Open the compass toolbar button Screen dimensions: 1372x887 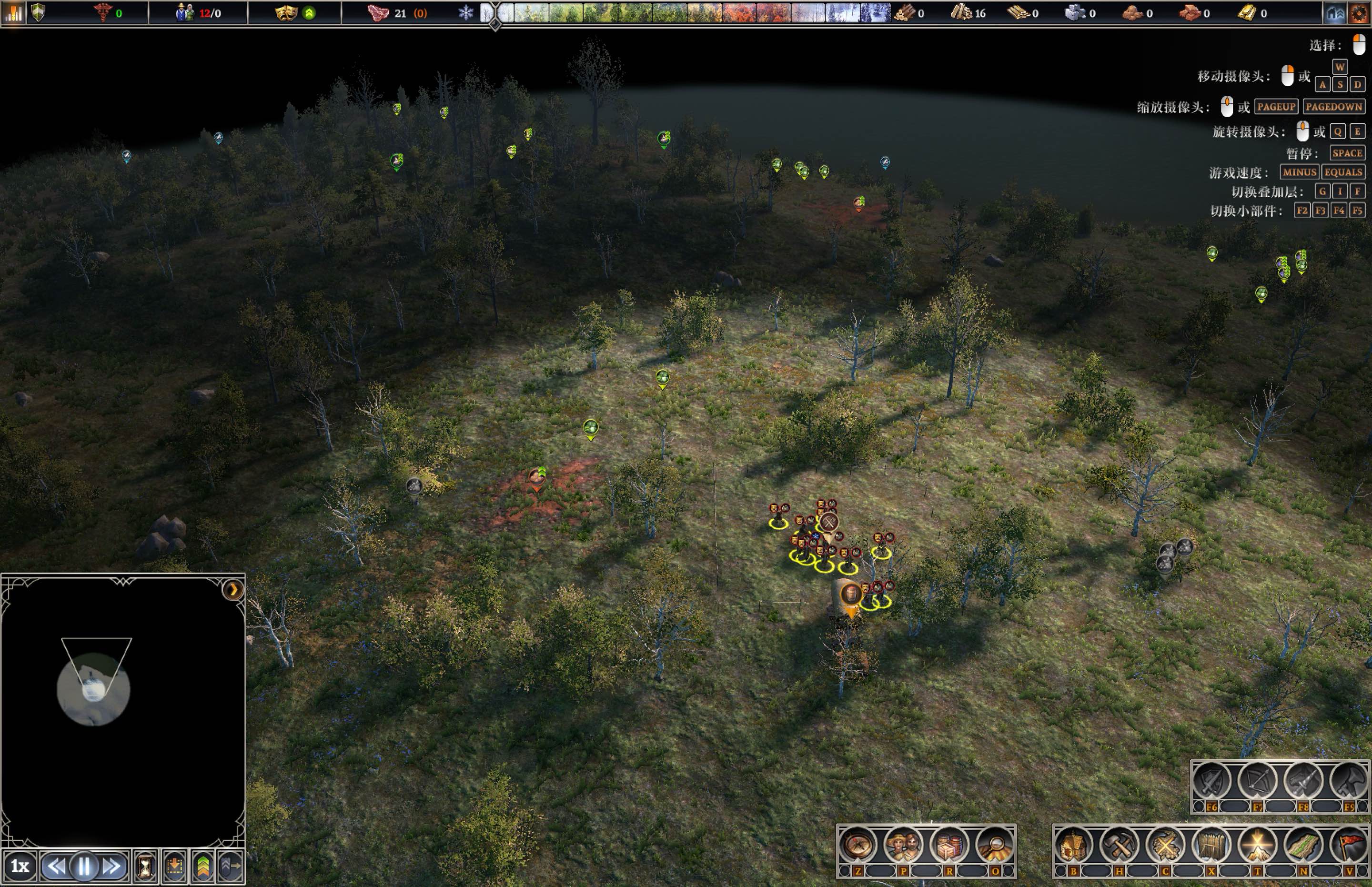point(858,846)
